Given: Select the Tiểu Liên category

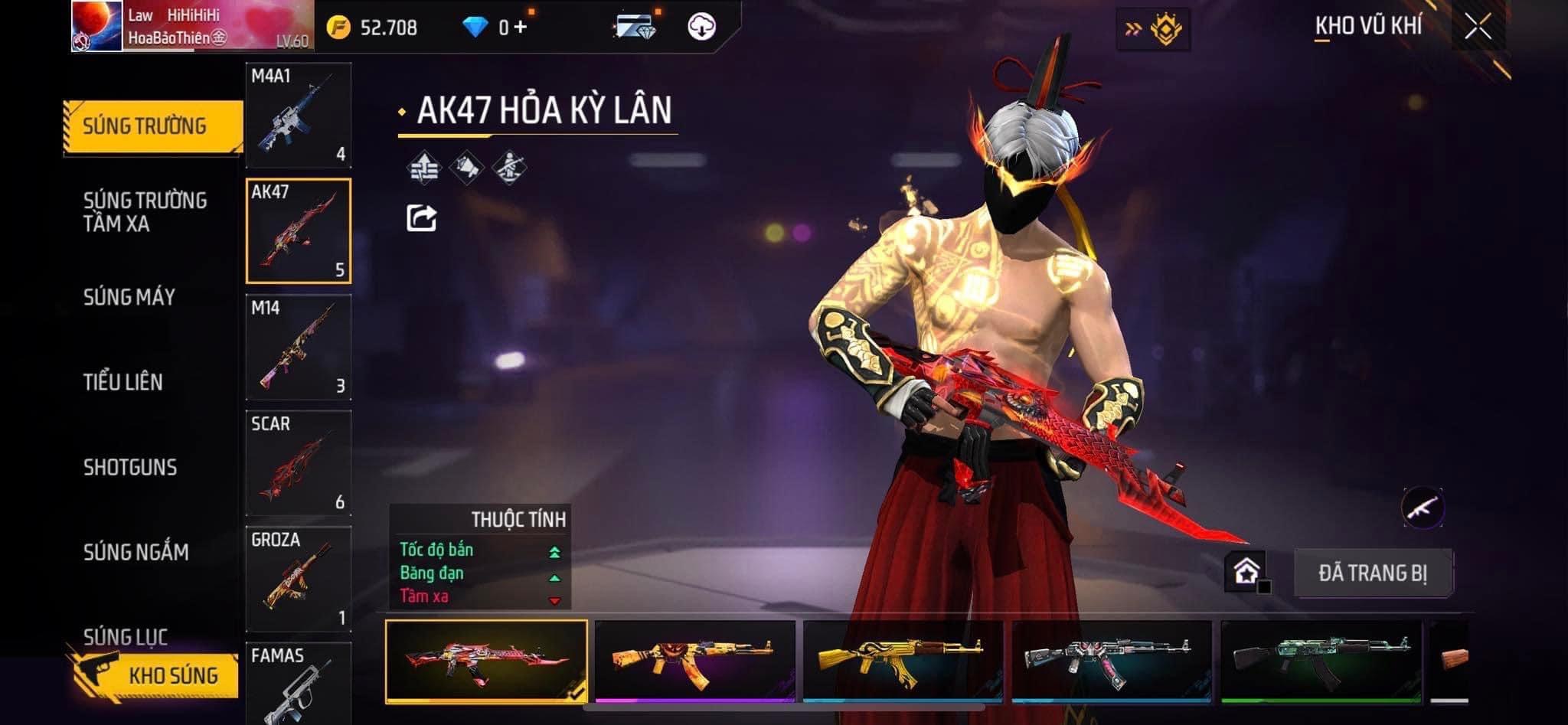Looking at the screenshot, I should (123, 382).
